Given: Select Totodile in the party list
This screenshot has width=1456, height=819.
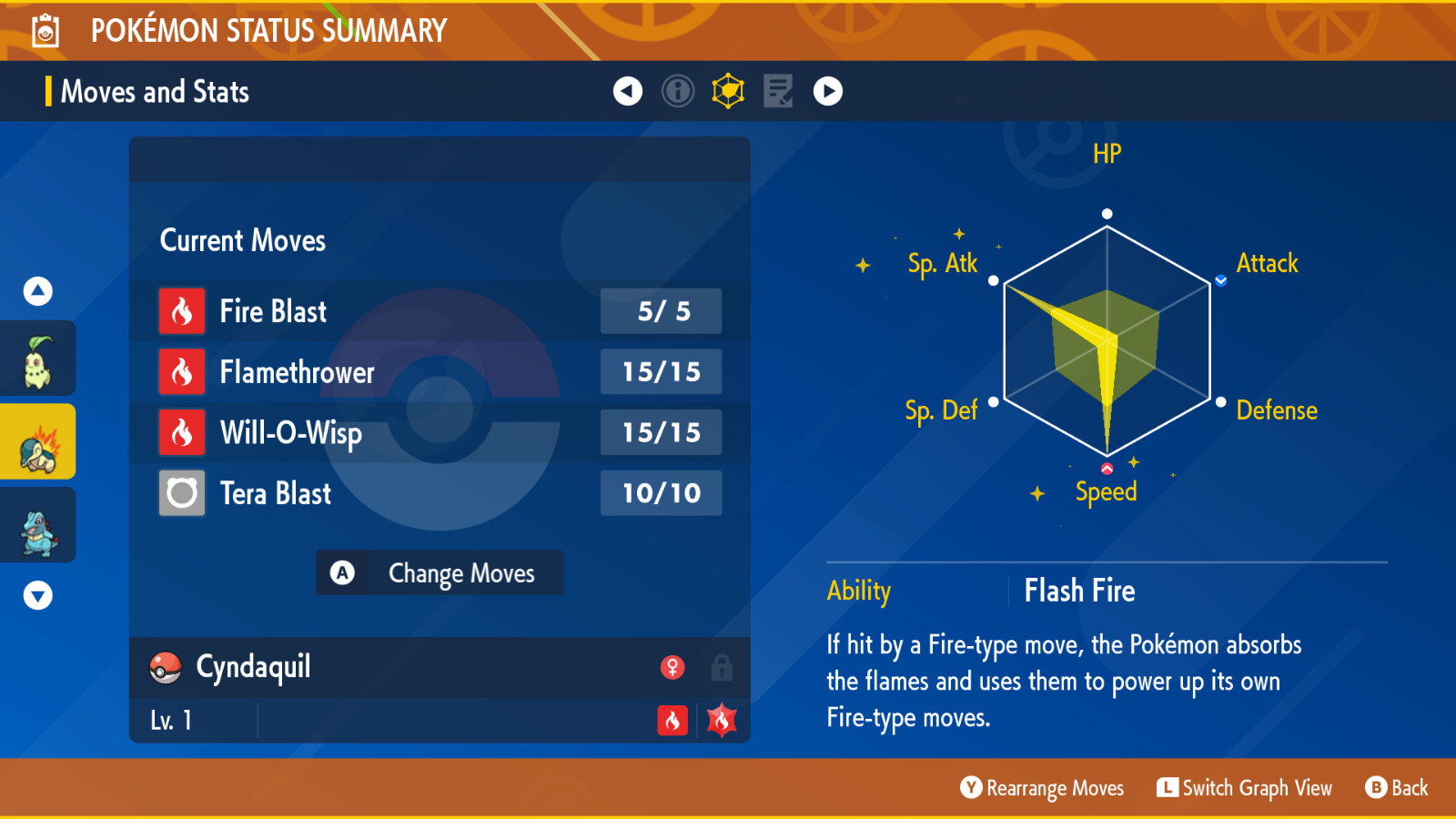Looking at the screenshot, I should [x=38, y=526].
